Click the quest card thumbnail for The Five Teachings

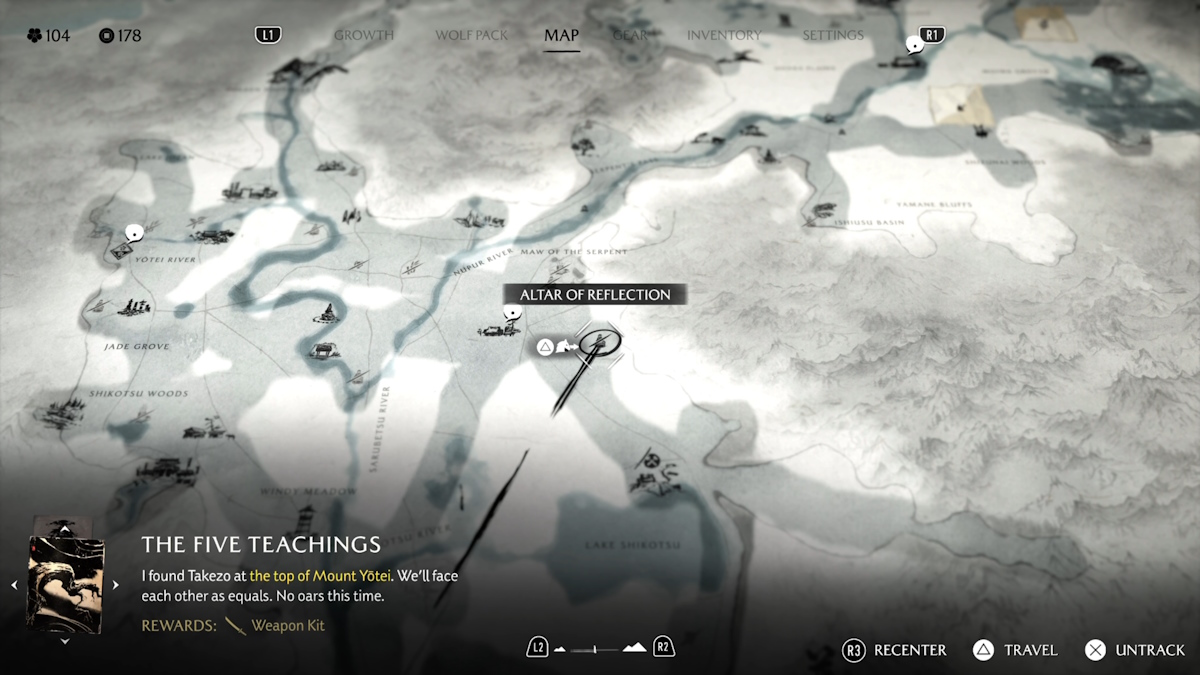(66, 584)
